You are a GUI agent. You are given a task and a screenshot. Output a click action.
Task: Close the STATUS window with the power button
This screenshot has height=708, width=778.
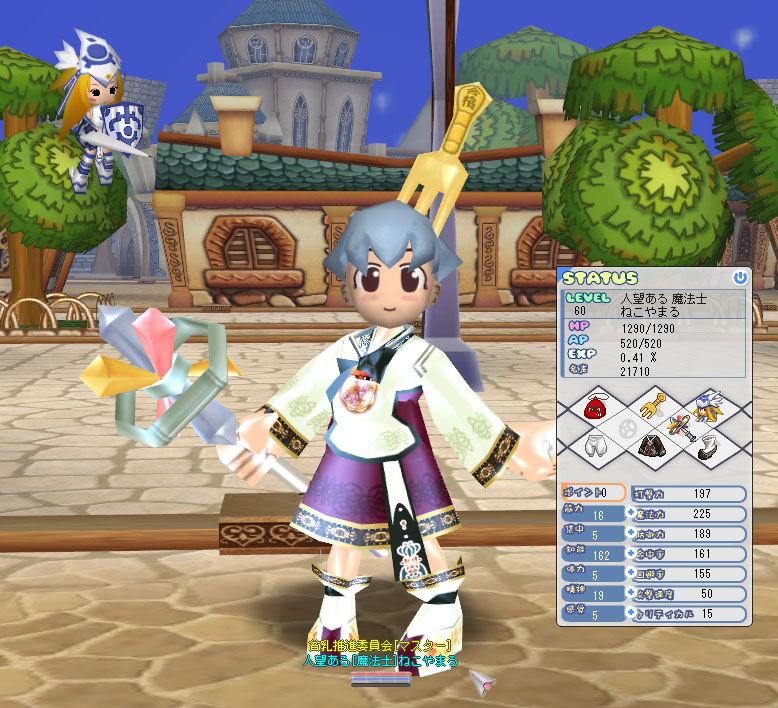[739, 278]
